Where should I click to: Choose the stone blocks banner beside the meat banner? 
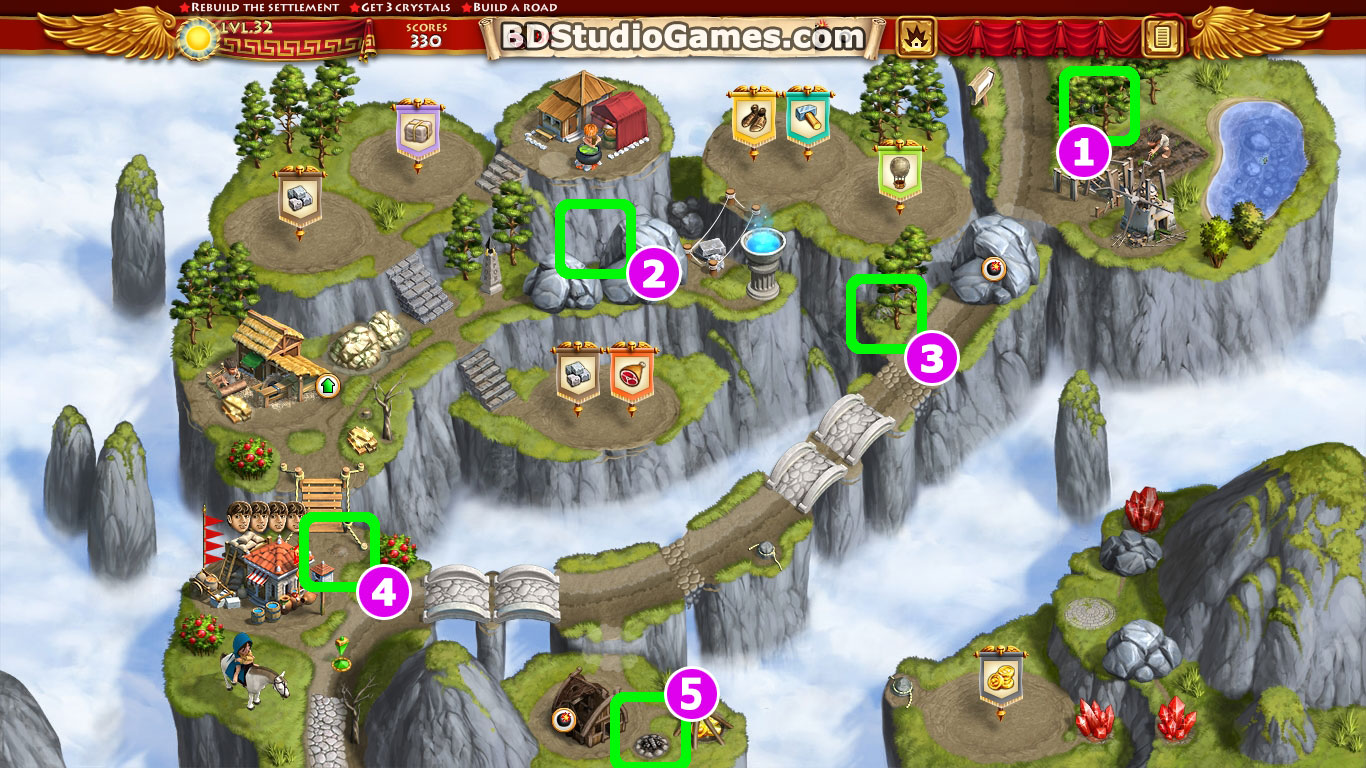pos(577,373)
